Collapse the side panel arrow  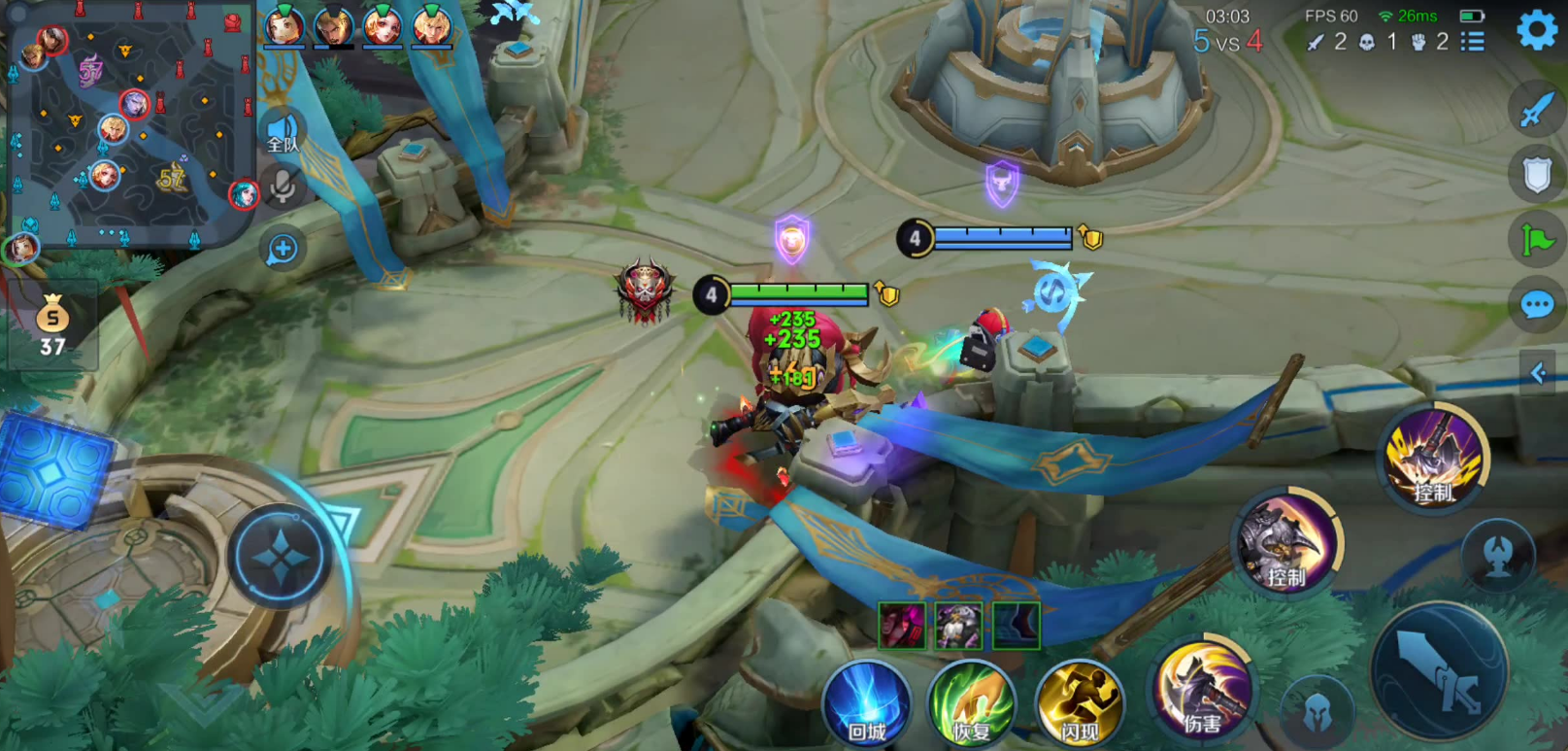(1539, 372)
